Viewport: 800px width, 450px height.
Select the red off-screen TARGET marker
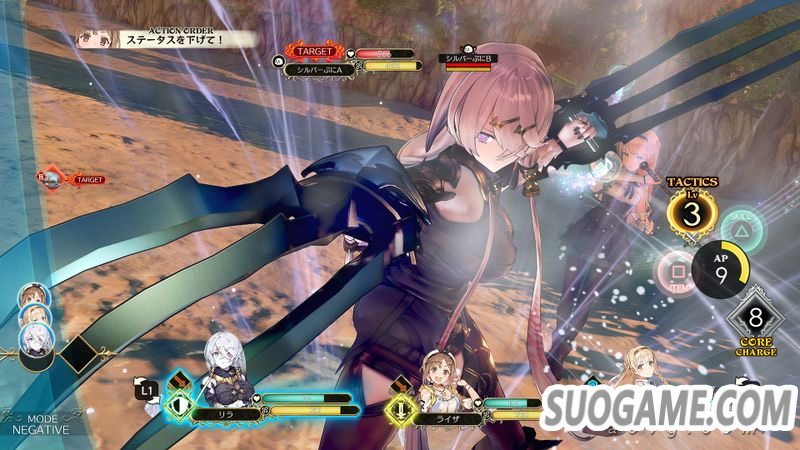pos(73,179)
